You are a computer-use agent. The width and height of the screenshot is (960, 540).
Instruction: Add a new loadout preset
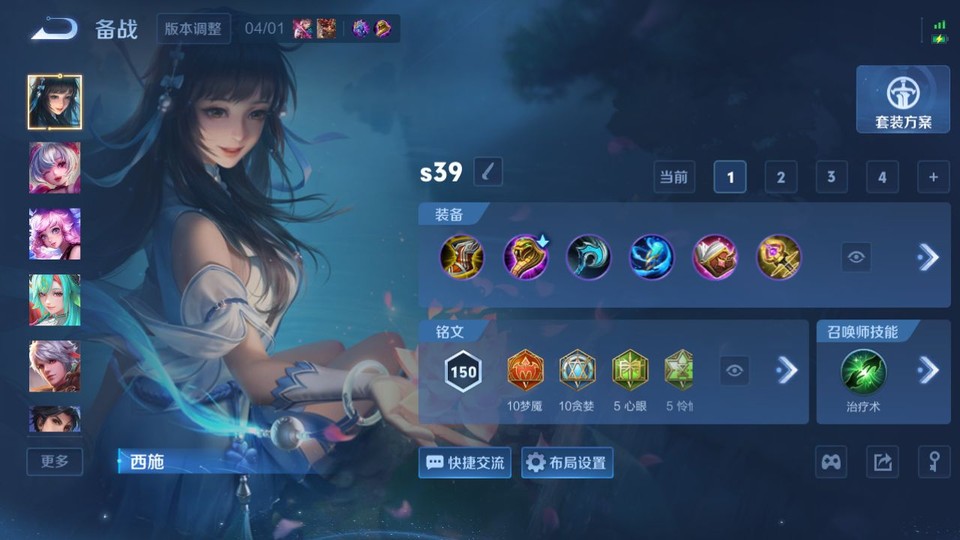[932, 177]
